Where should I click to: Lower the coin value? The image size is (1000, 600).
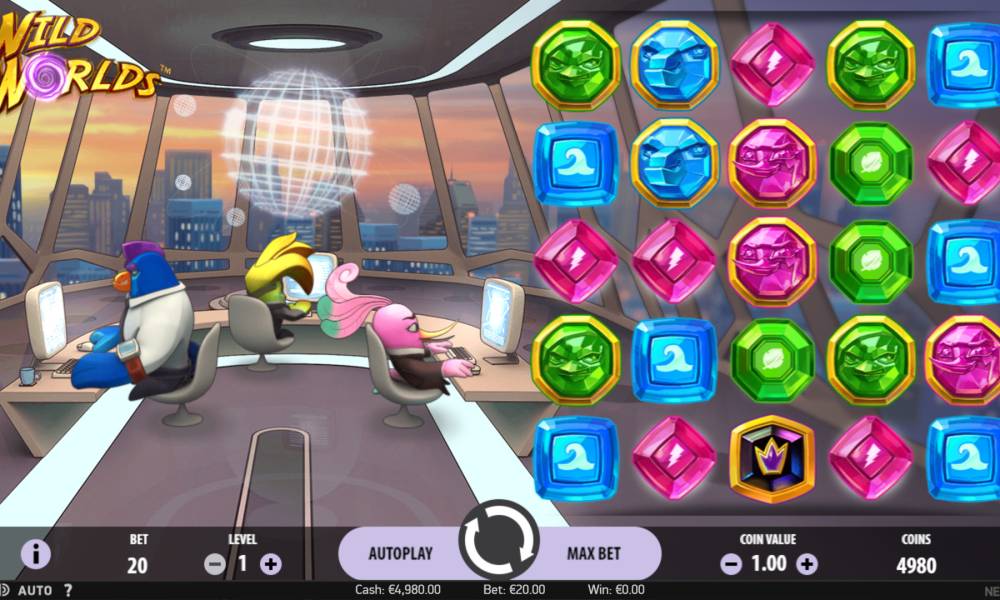(731, 564)
